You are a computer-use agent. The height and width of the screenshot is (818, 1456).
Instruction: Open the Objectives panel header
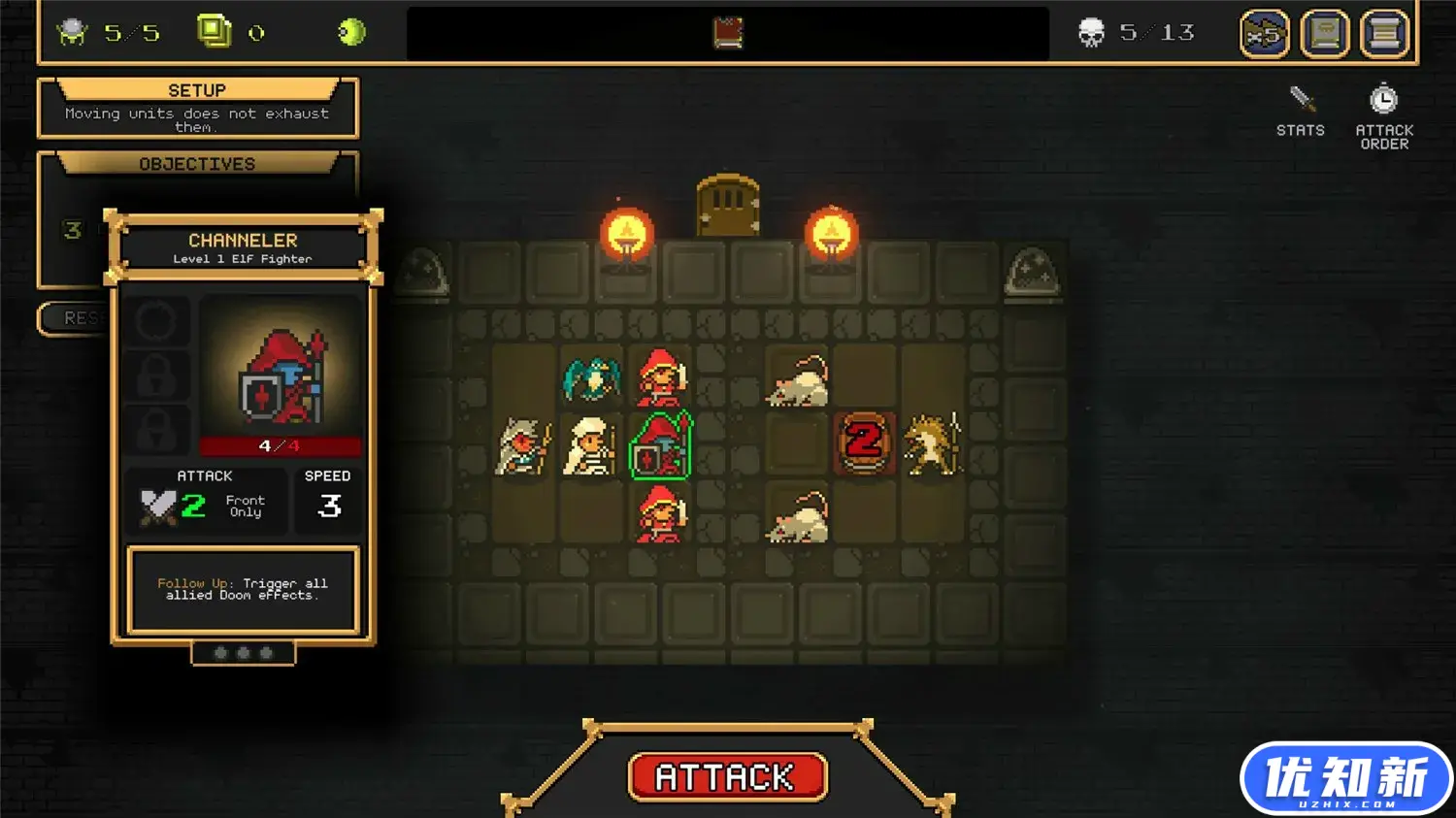(197, 164)
